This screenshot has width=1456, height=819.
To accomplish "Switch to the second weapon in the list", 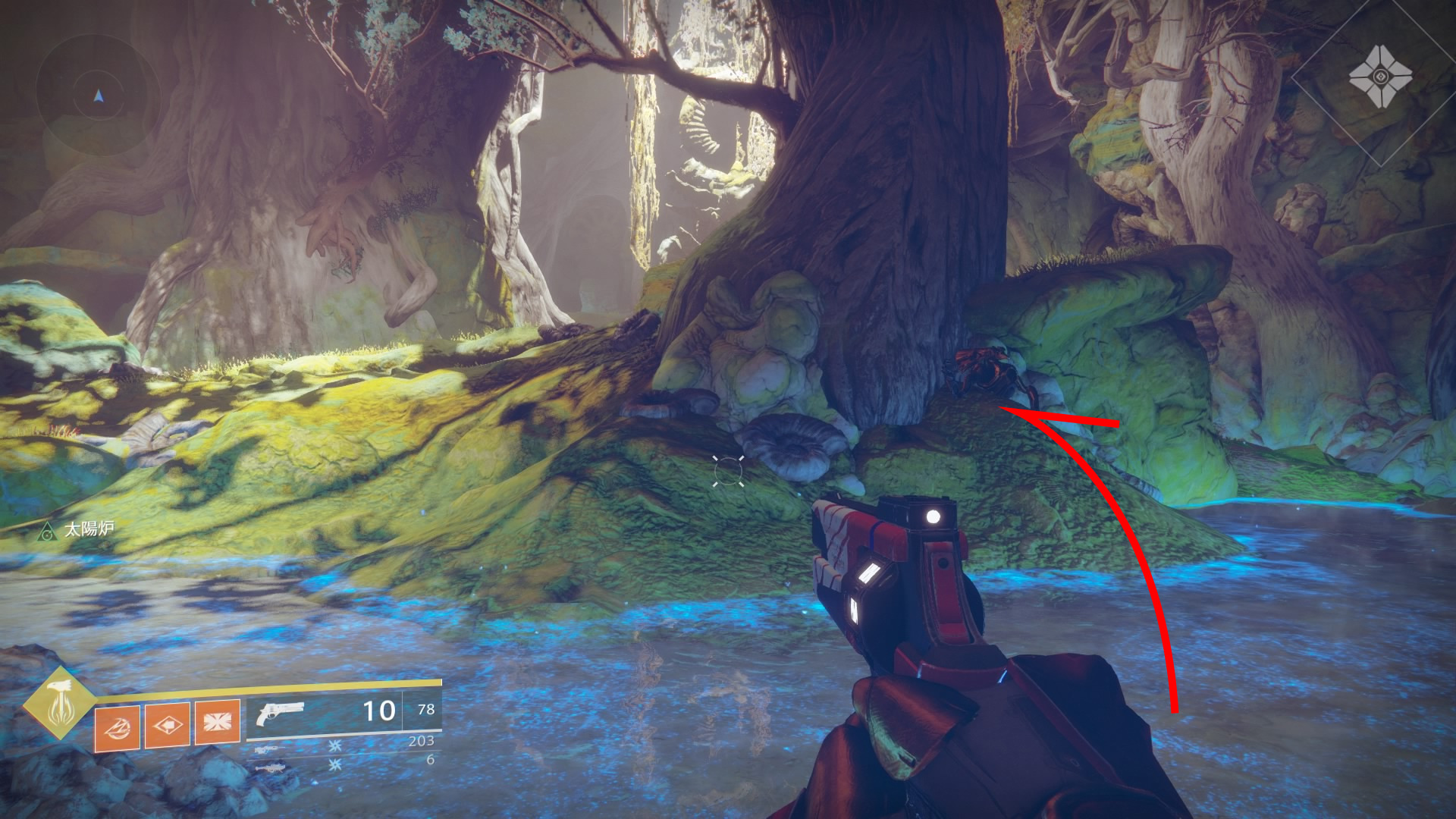I will tap(271, 750).
